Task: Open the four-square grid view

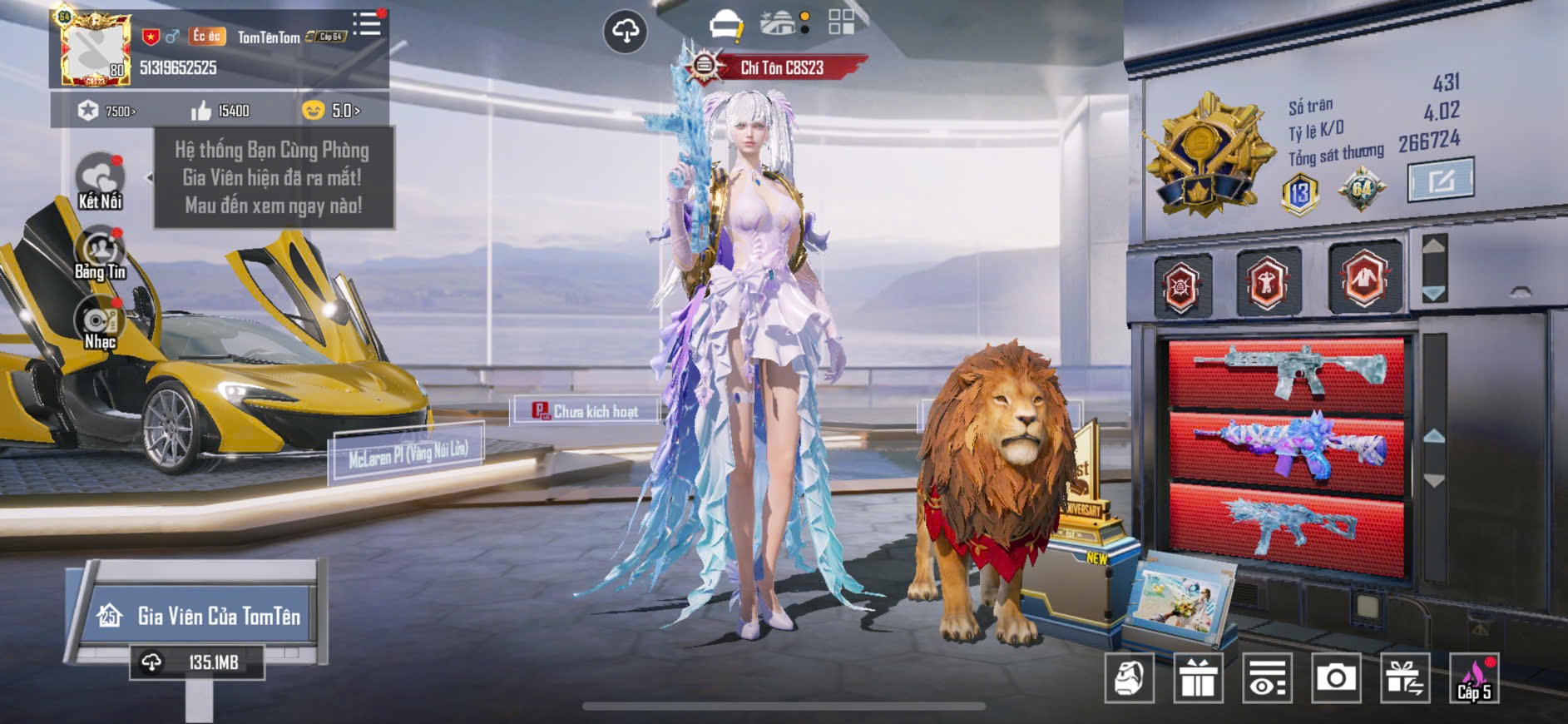Action: (841, 22)
